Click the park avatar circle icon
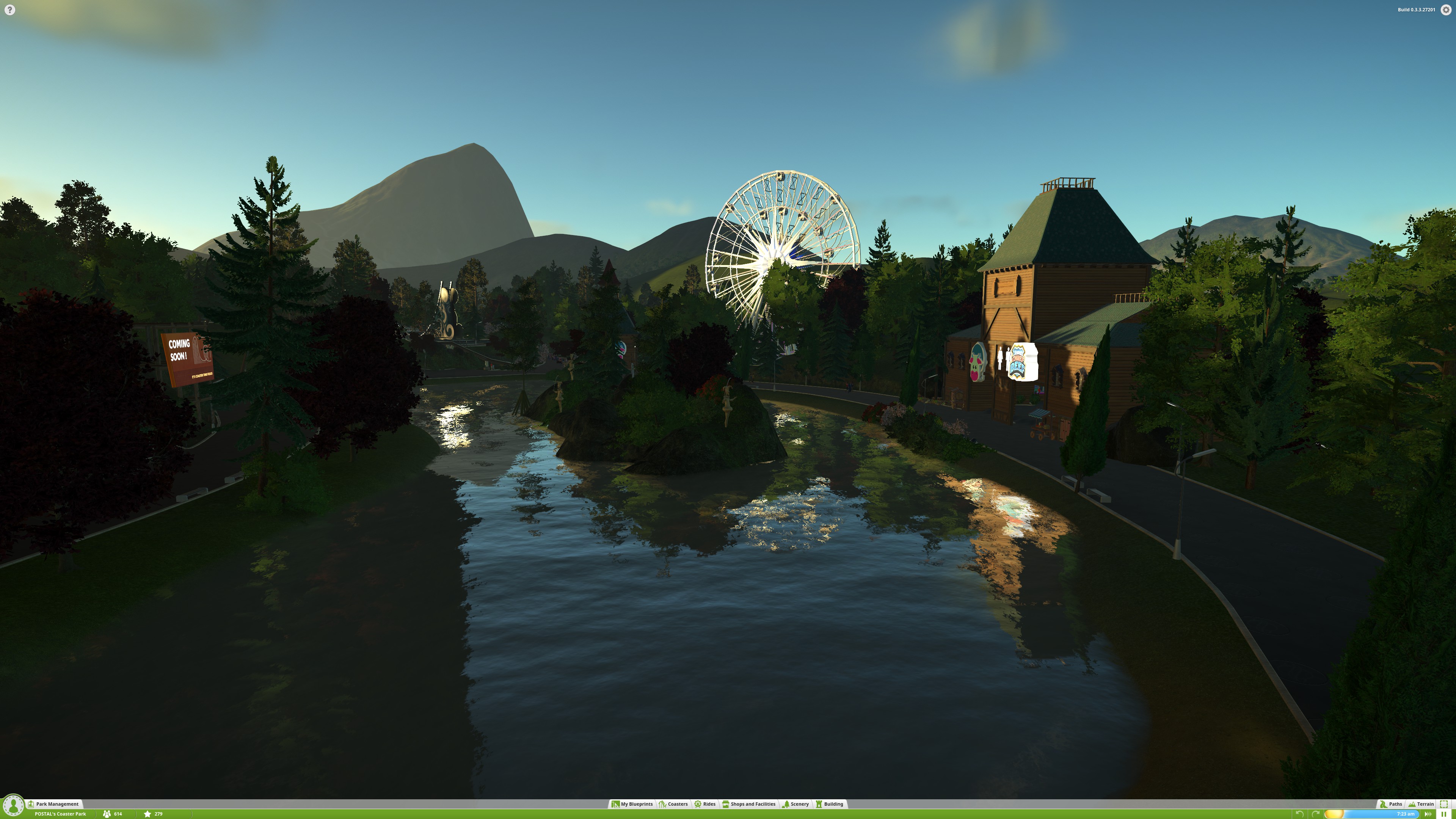The image size is (1456, 819). click(x=13, y=805)
